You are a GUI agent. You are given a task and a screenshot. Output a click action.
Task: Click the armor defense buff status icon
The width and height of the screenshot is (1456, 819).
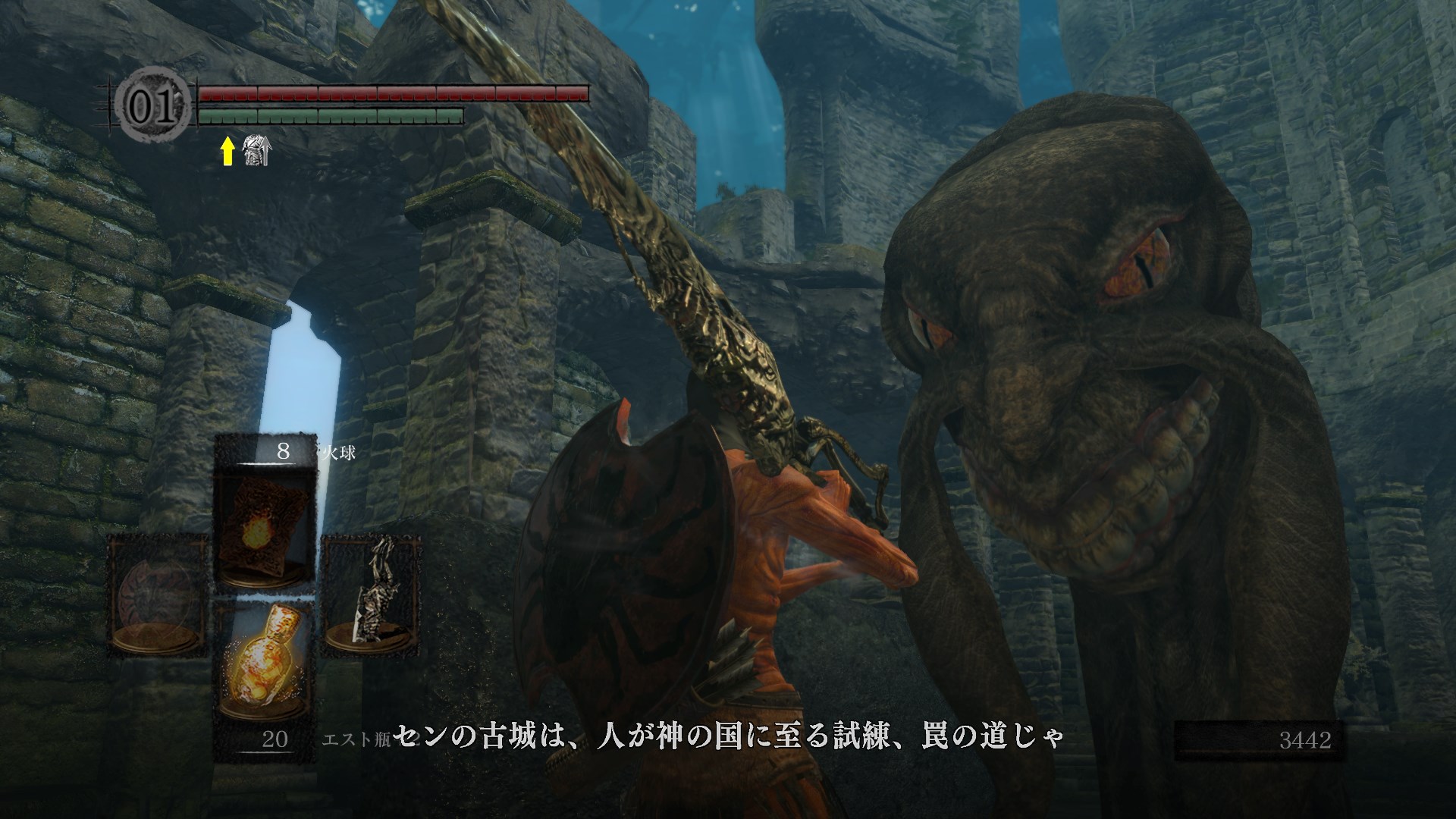click(256, 152)
